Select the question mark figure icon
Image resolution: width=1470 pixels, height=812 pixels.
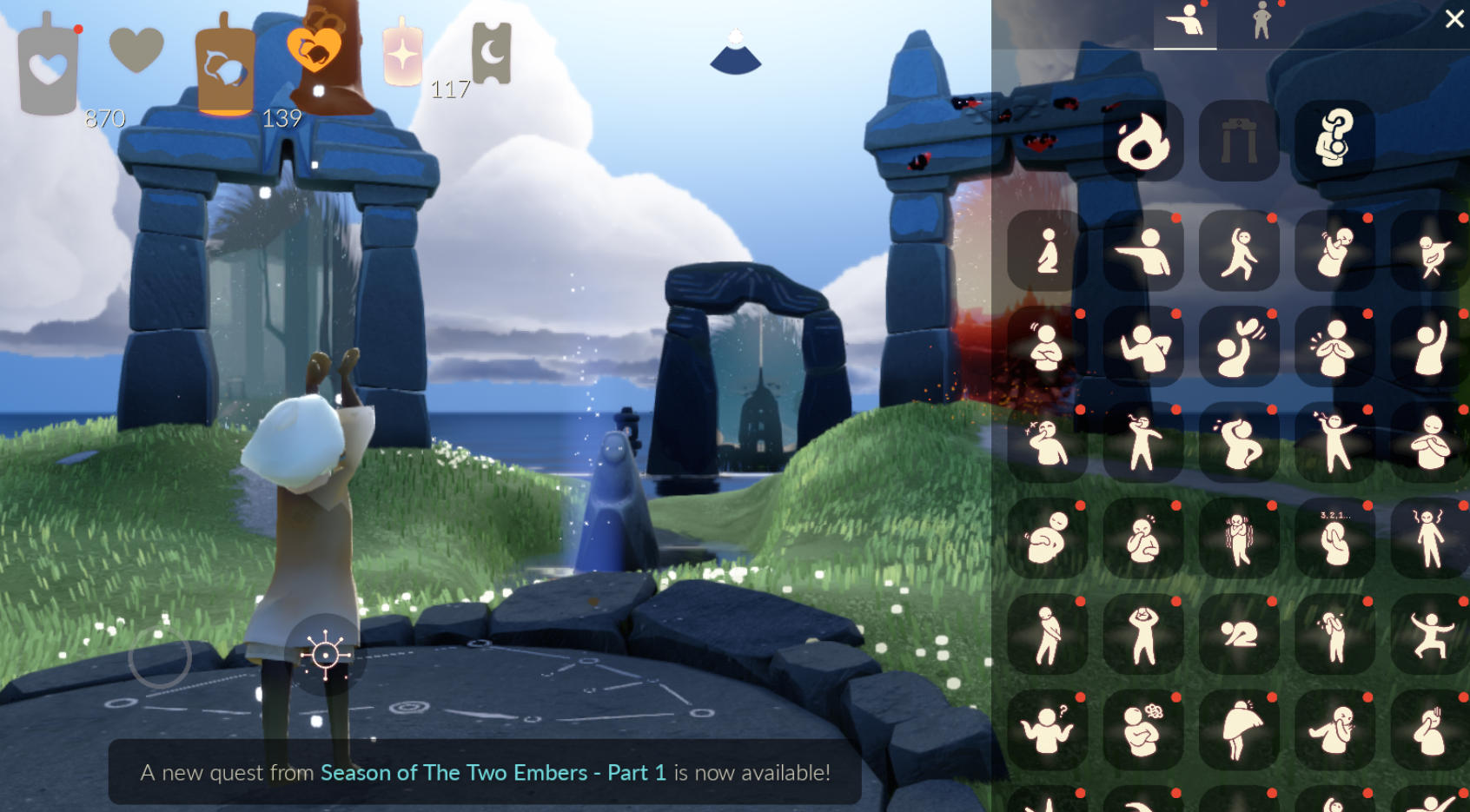coord(1334,139)
